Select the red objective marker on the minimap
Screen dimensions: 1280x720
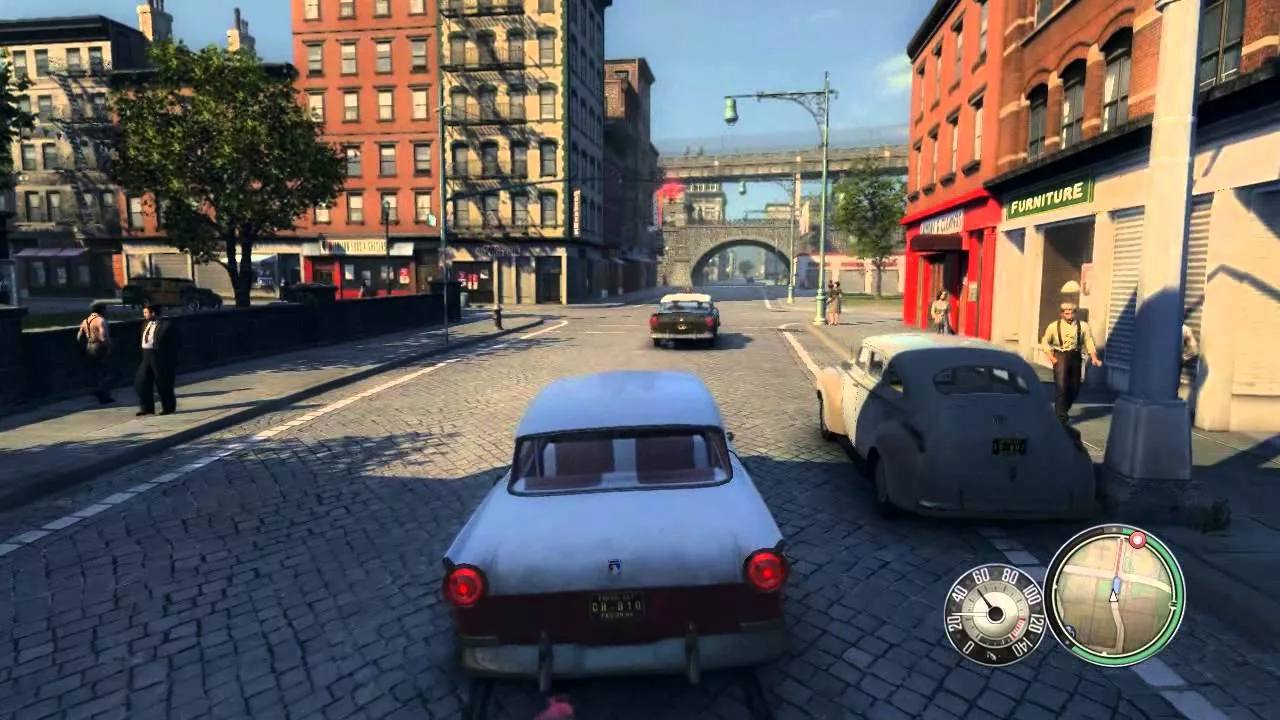click(x=1137, y=540)
